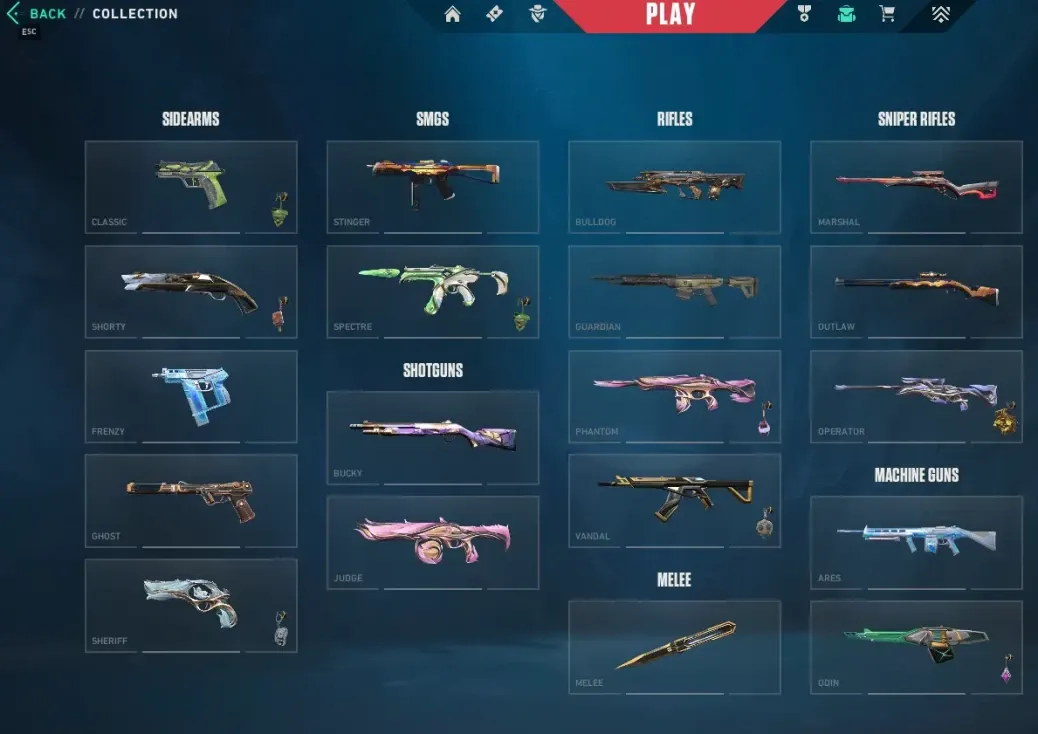Screen dimensions: 1038x734
Task: Select the Melee knife slot
Action: (674, 646)
